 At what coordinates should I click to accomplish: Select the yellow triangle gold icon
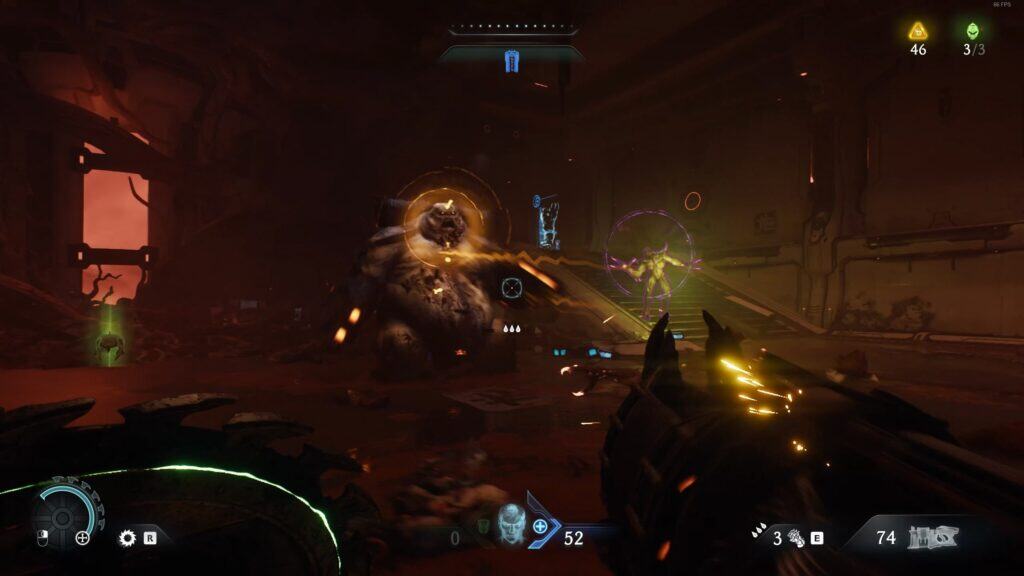click(x=918, y=31)
